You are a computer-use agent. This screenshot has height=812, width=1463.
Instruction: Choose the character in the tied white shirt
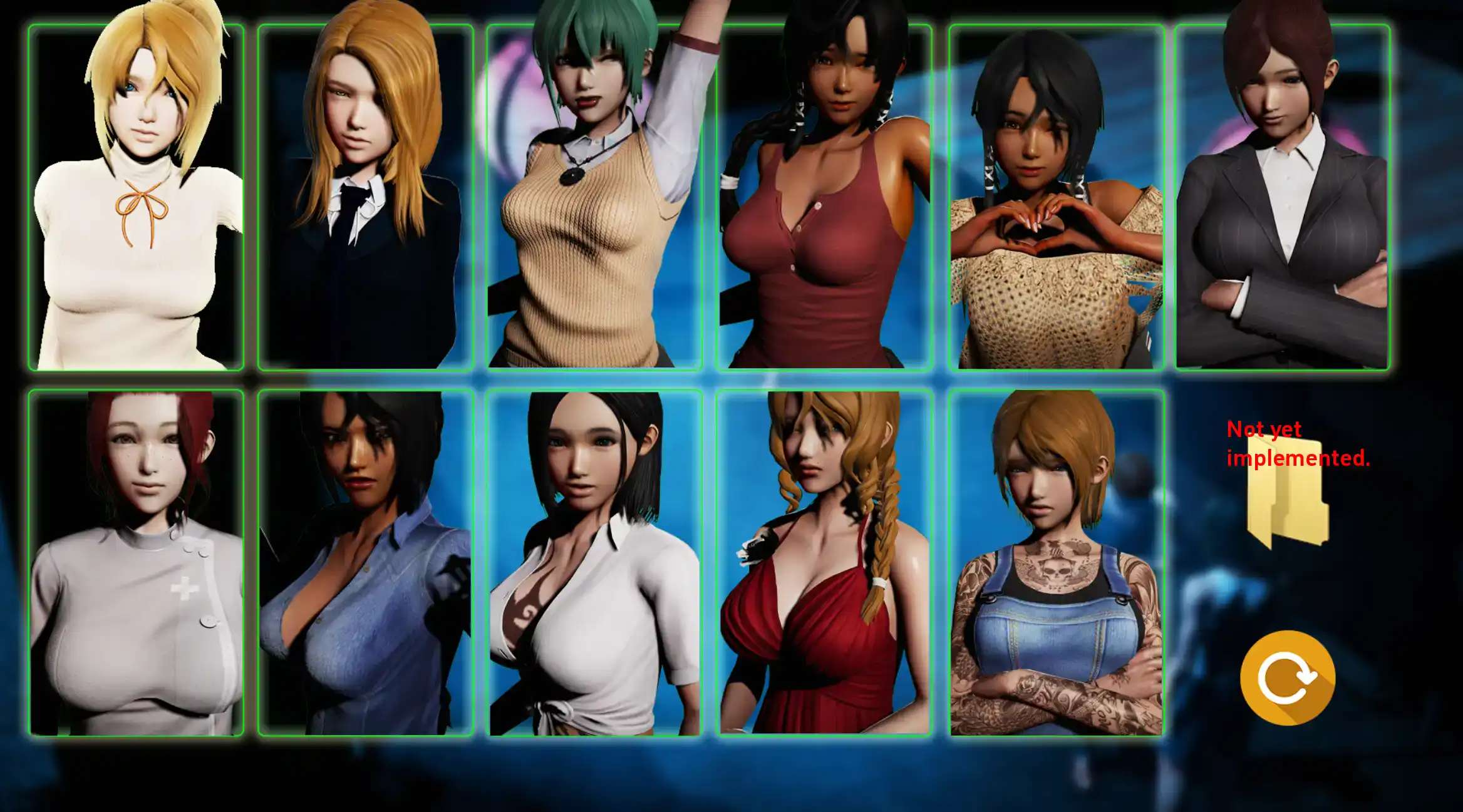click(594, 562)
